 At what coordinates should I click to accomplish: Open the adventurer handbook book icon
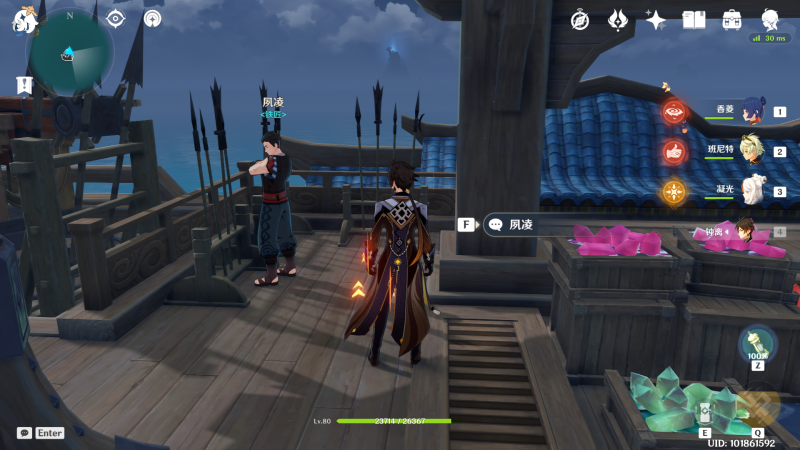pyautogui.click(x=694, y=20)
